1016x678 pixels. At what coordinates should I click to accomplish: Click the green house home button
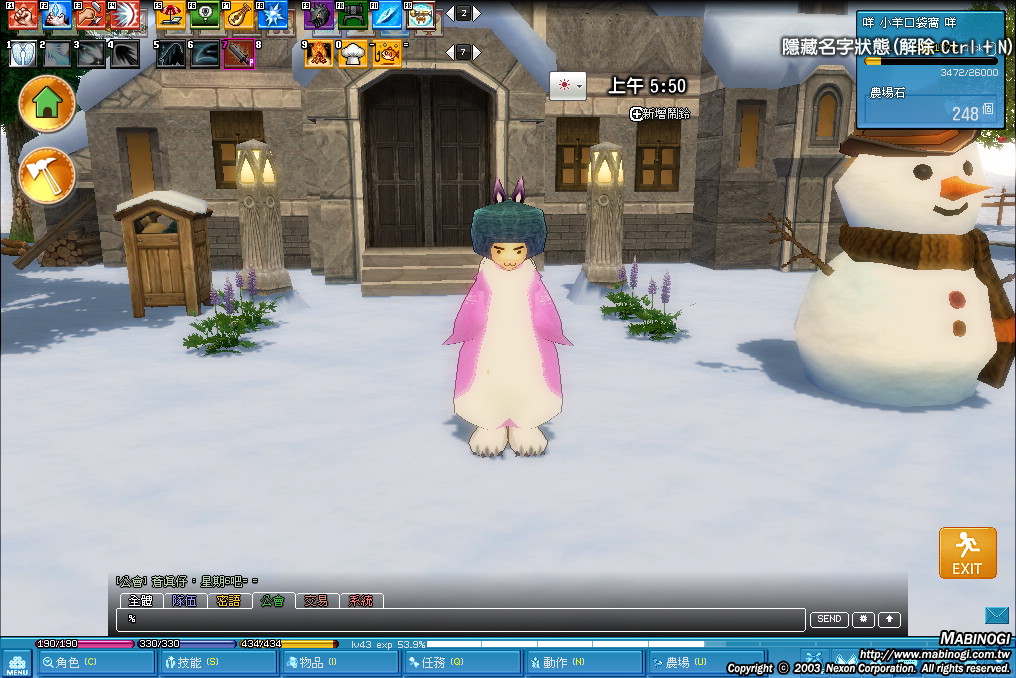coord(47,103)
